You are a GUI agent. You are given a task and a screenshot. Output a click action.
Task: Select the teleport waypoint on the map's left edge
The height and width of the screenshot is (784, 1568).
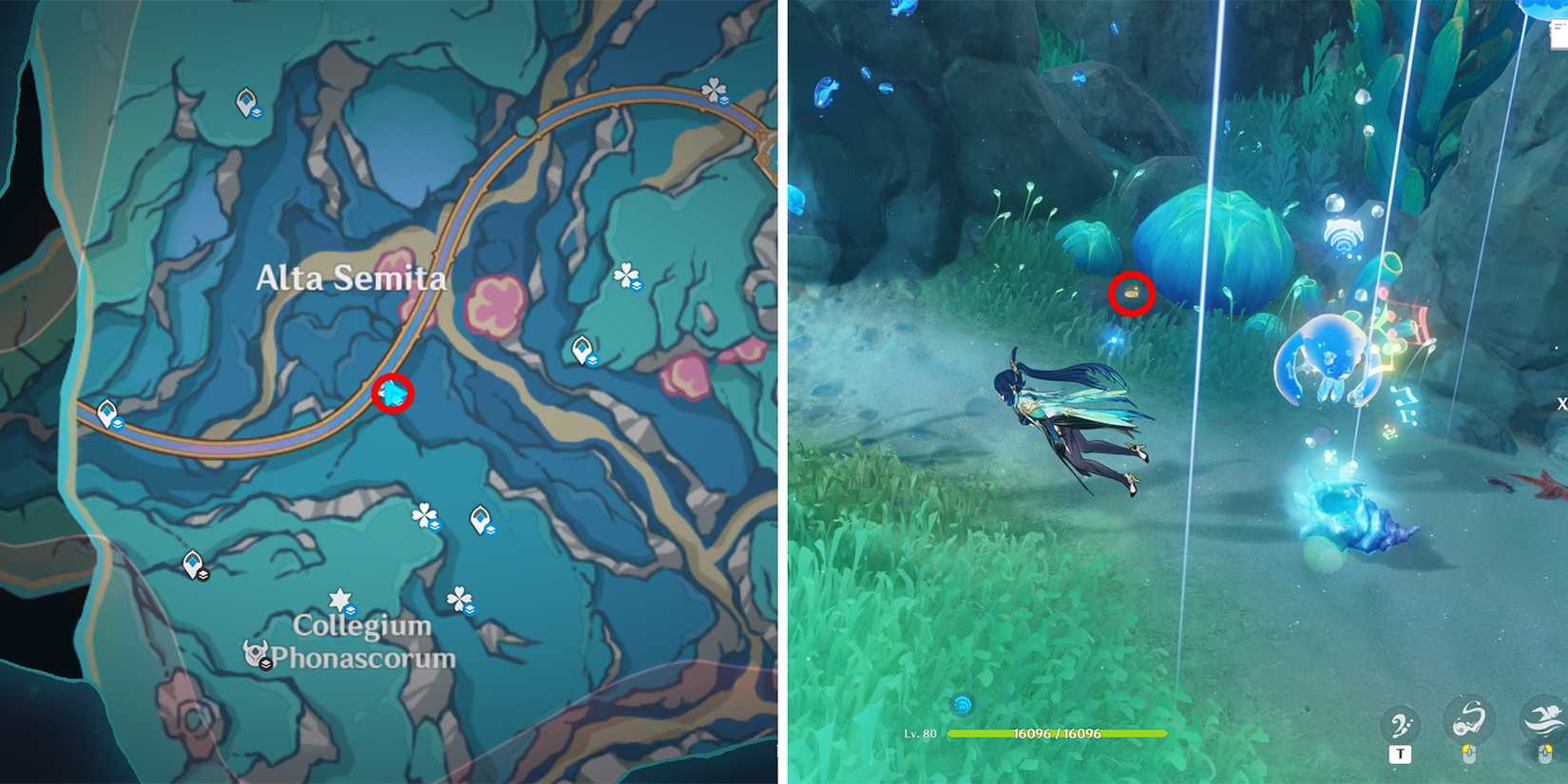click(x=107, y=414)
